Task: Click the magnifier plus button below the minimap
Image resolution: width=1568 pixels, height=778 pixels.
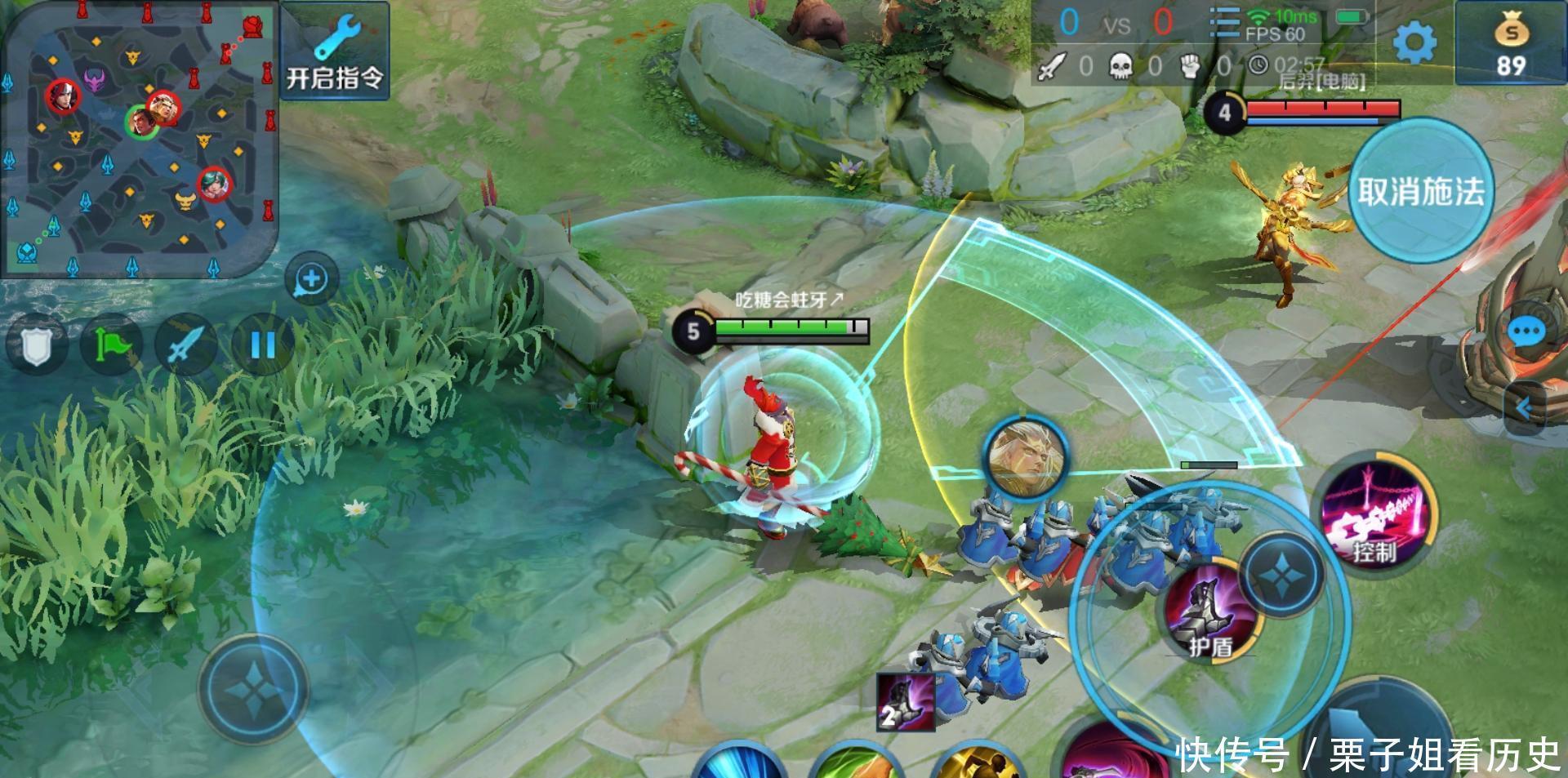Action: [x=311, y=279]
